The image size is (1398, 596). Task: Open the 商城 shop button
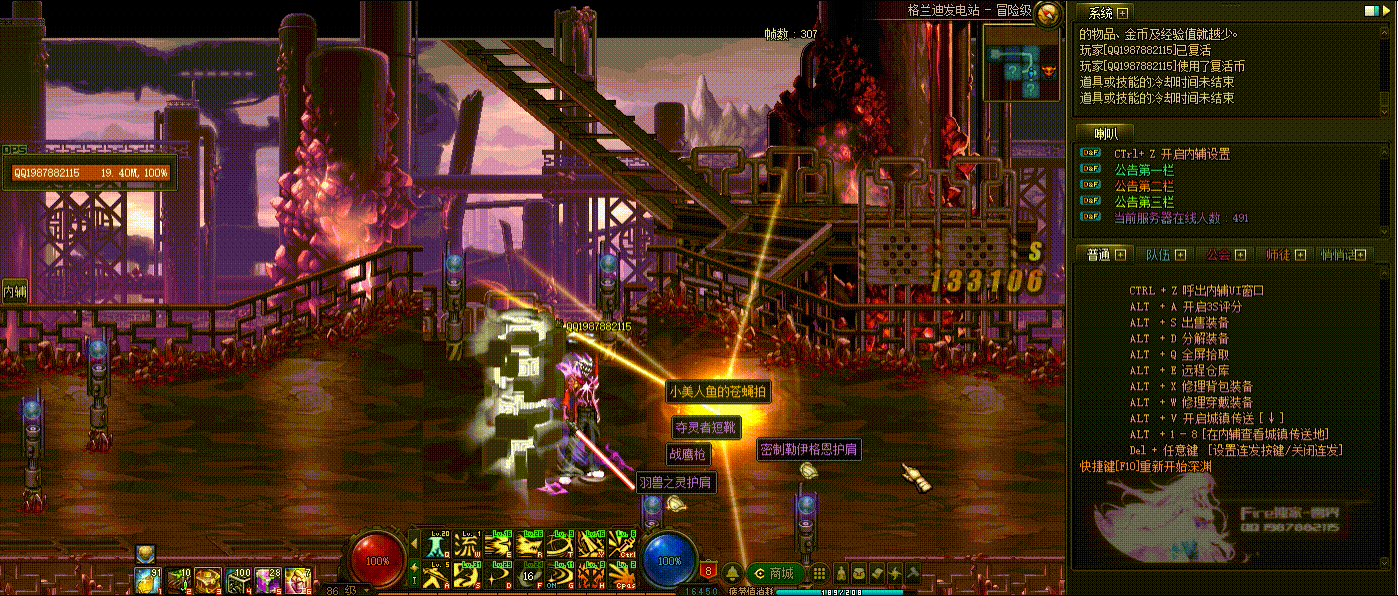click(775, 573)
